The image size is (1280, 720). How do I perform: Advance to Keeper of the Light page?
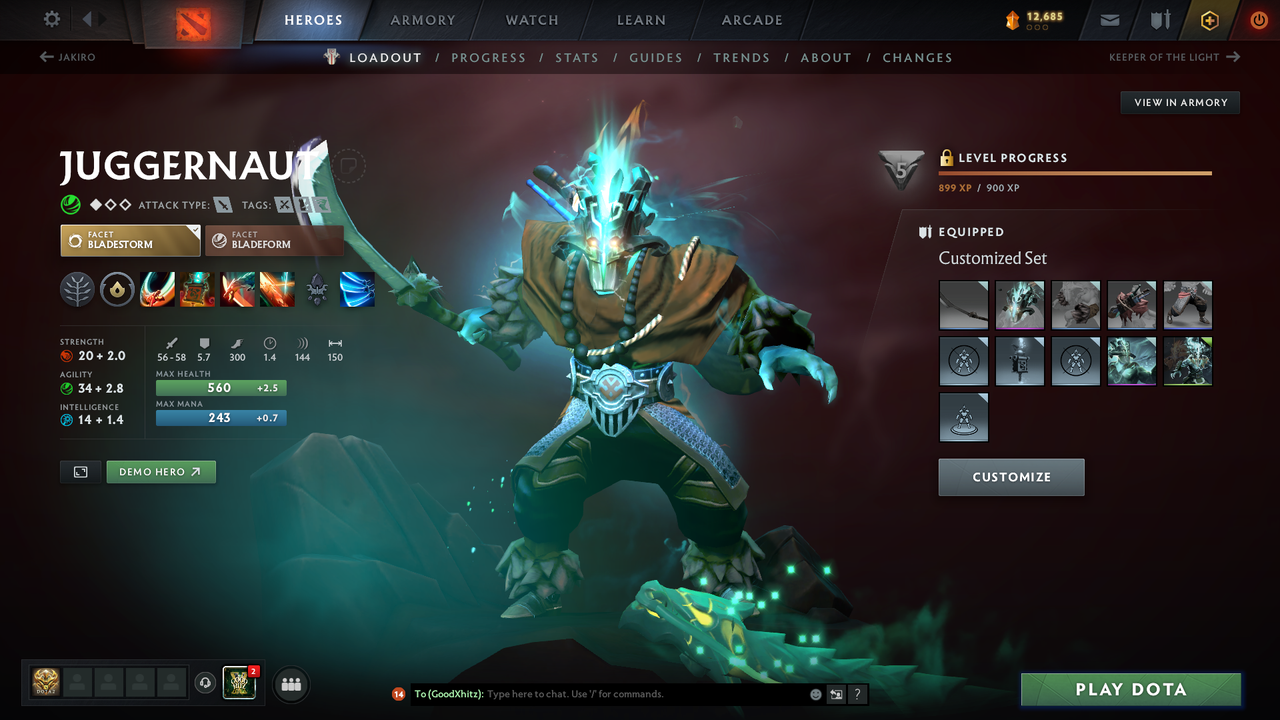point(1169,57)
